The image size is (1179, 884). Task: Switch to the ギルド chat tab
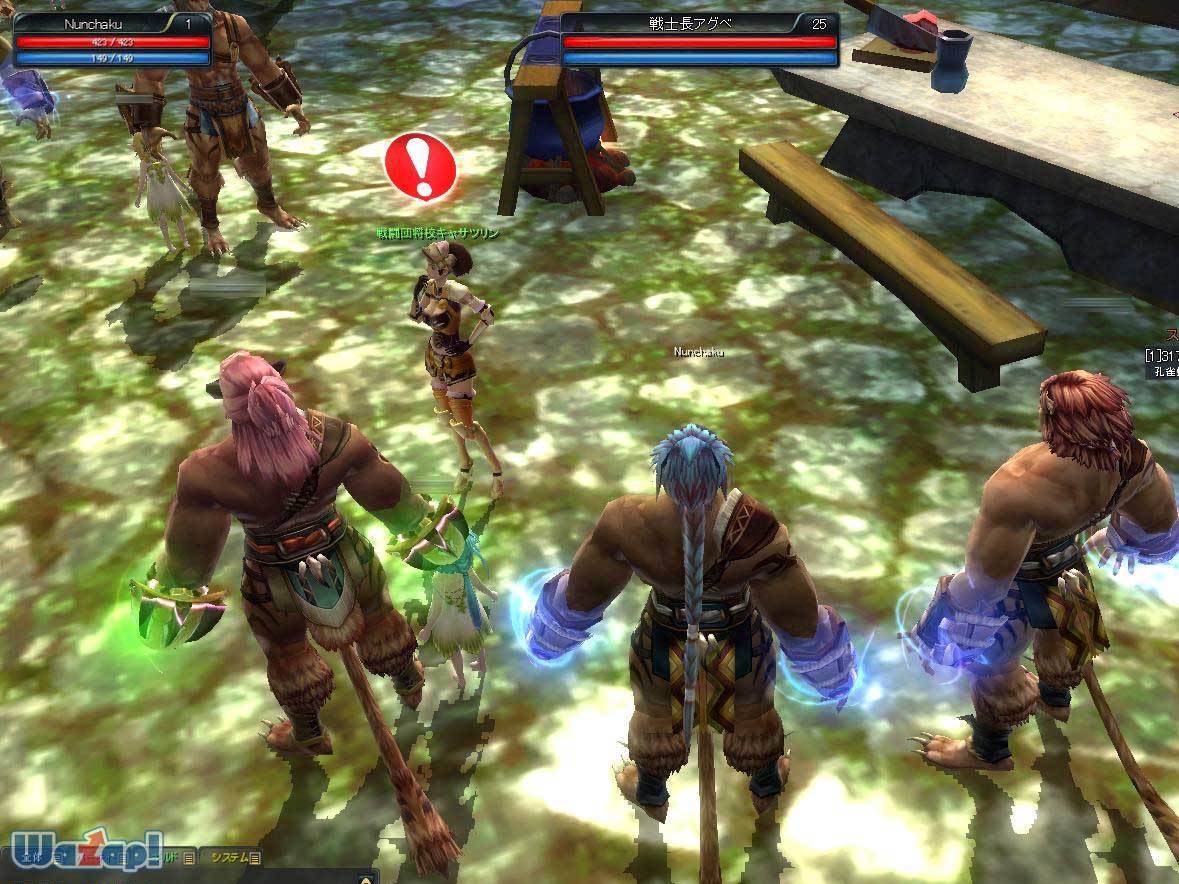170,857
